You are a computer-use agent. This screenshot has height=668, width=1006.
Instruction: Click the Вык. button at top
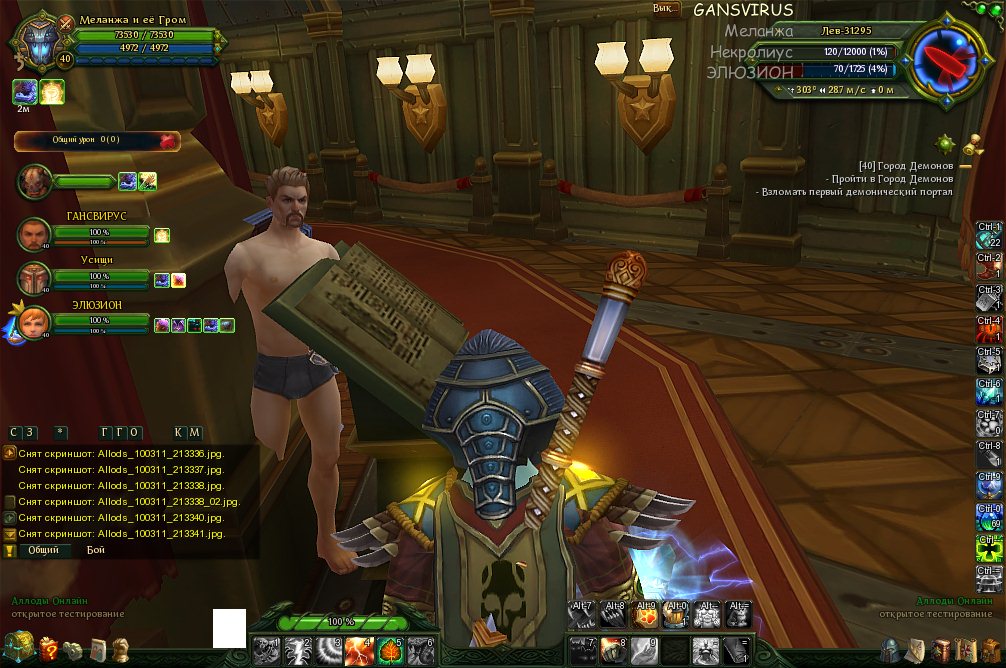662,8
